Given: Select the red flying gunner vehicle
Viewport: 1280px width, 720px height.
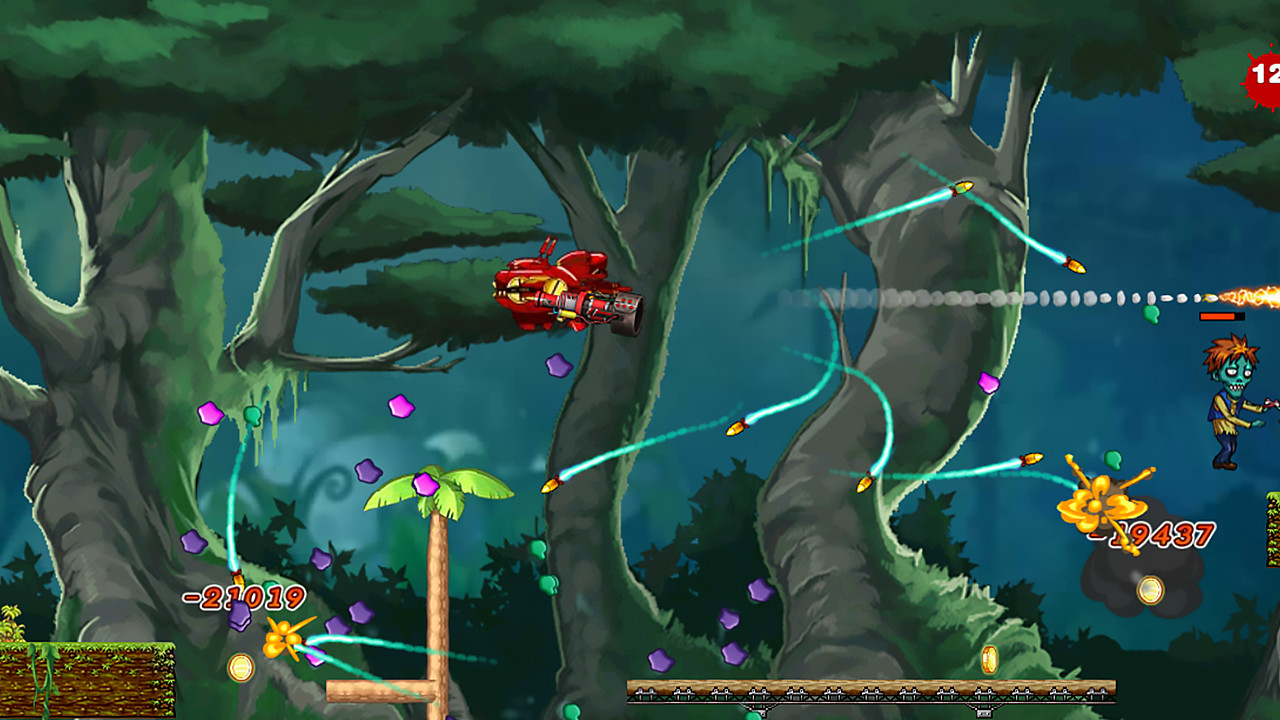Looking at the screenshot, I should 565,290.
